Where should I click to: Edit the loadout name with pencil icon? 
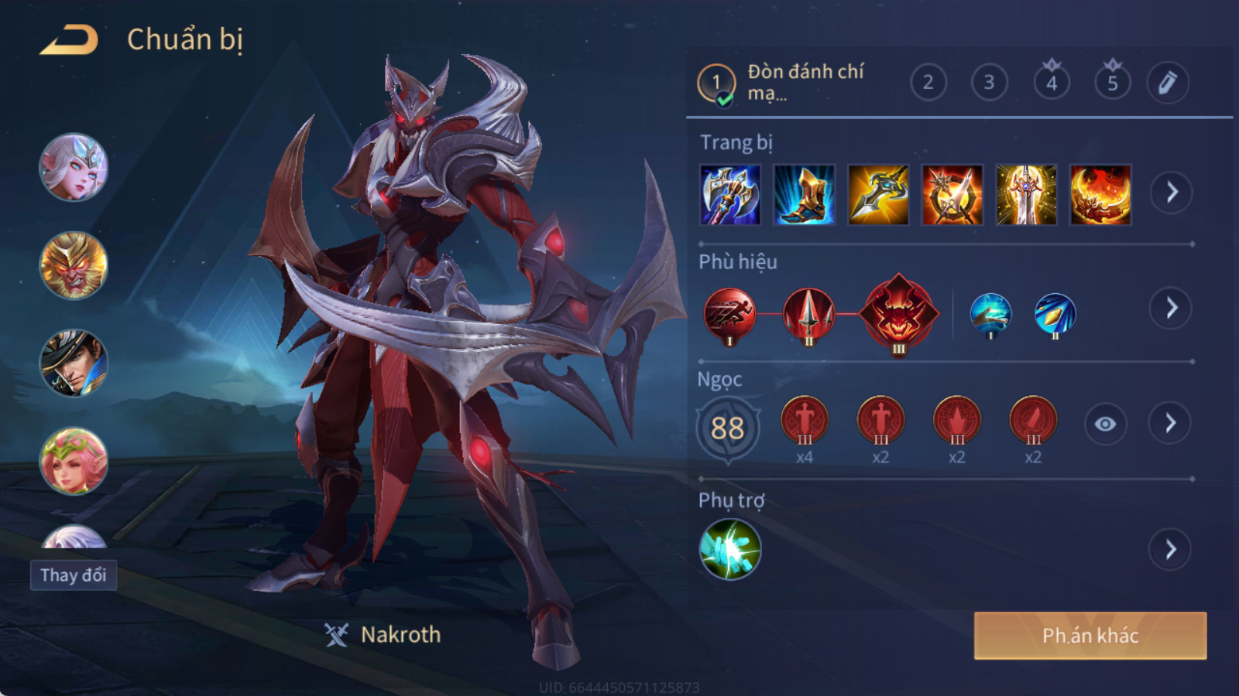[1167, 83]
